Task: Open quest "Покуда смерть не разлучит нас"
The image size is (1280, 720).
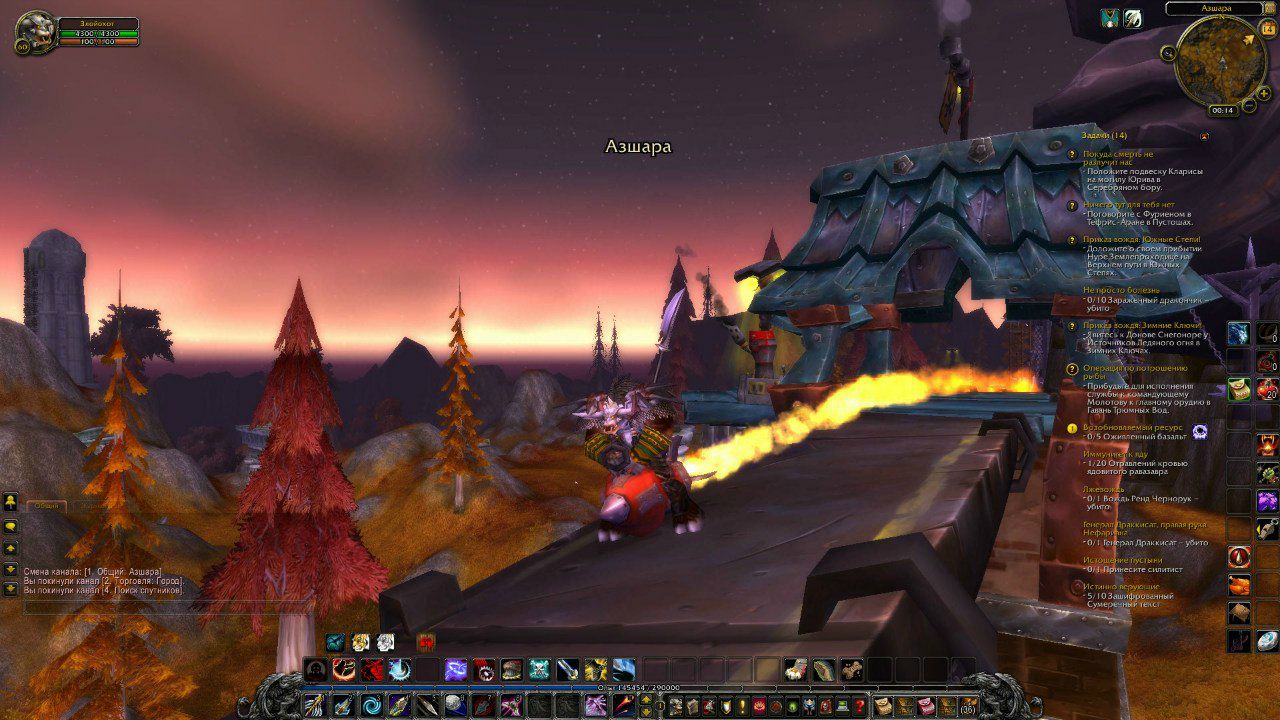Action: point(1117,154)
